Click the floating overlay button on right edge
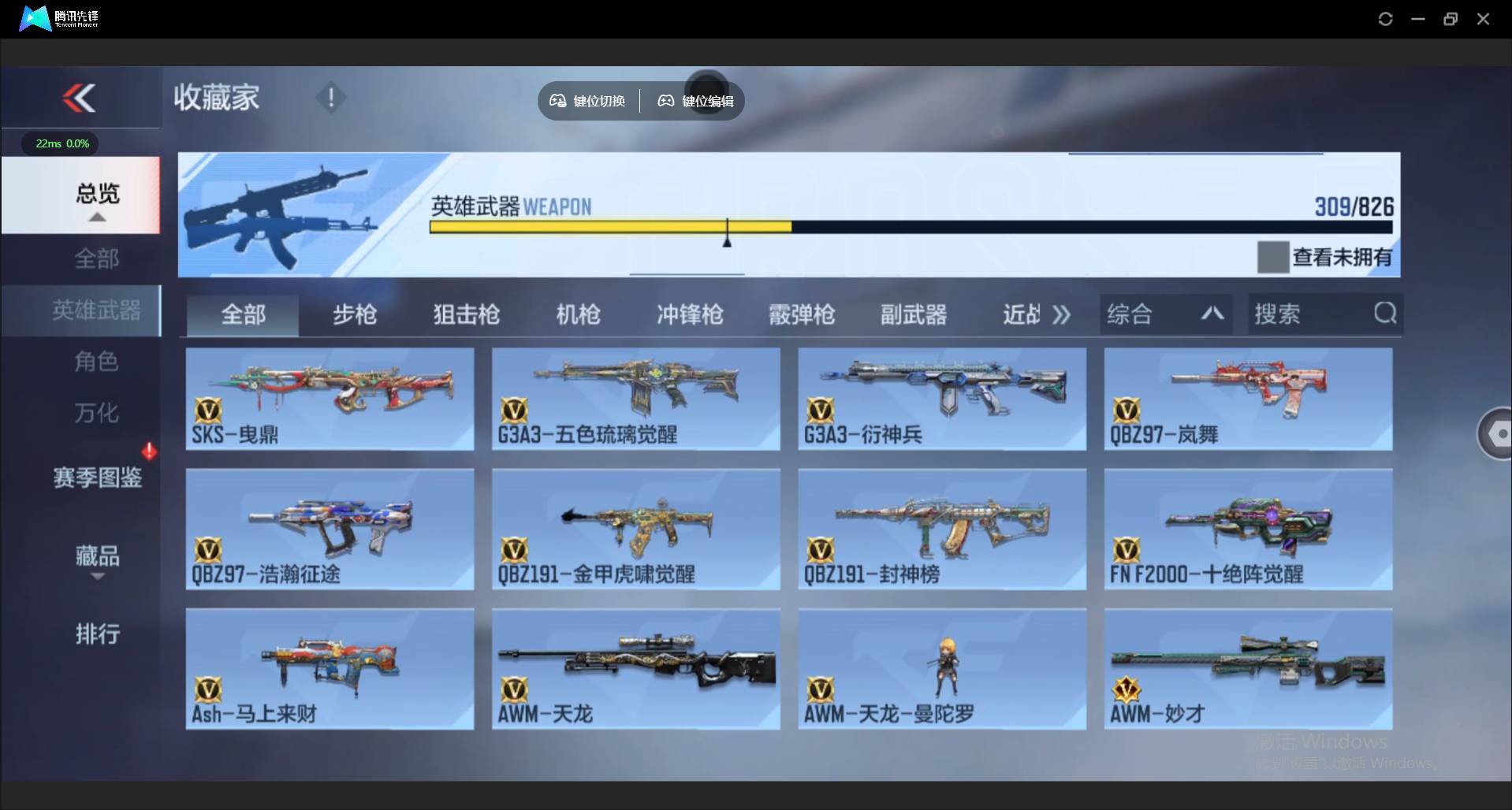This screenshot has width=1512, height=810. tap(1498, 433)
